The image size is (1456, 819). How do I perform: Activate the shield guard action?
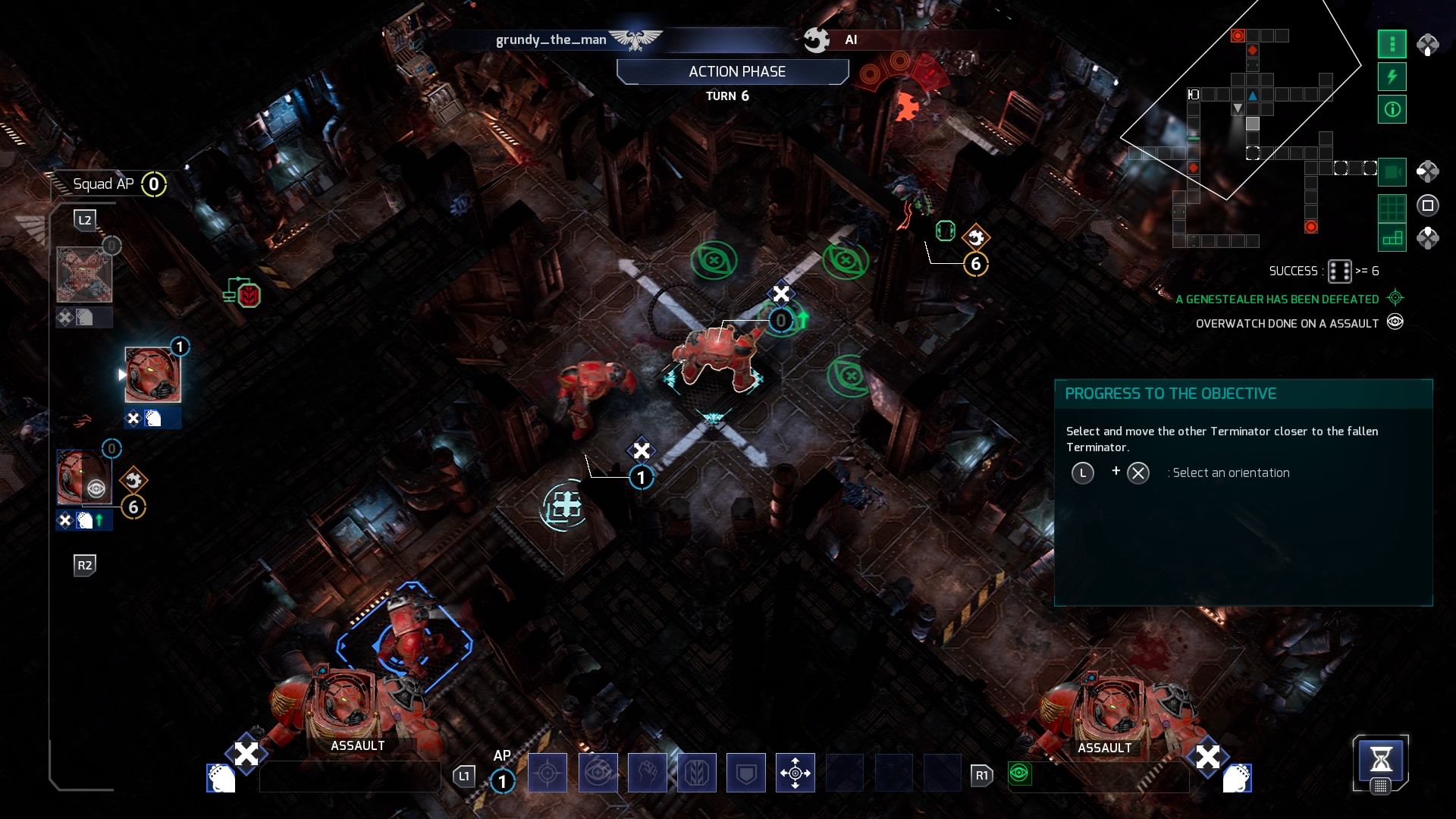pyautogui.click(x=745, y=773)
